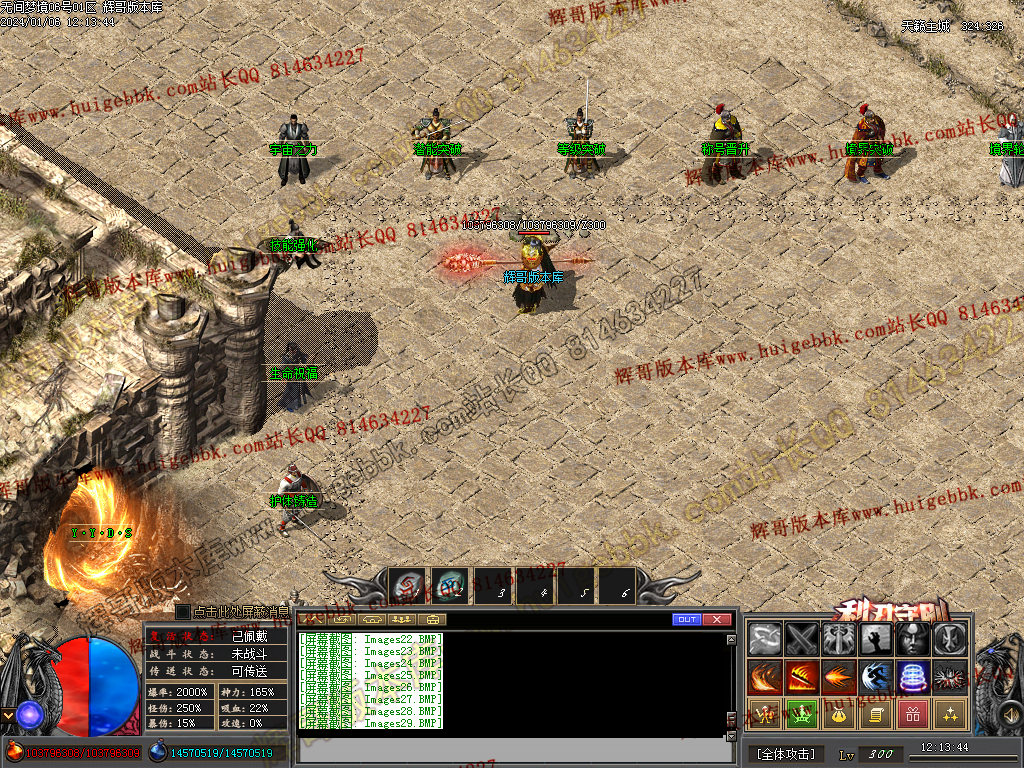Open the green throne ranking icon
Image resolution: width=1024 pixels, height=768 pixels.
pyautogui.click(x=801, y=714)
